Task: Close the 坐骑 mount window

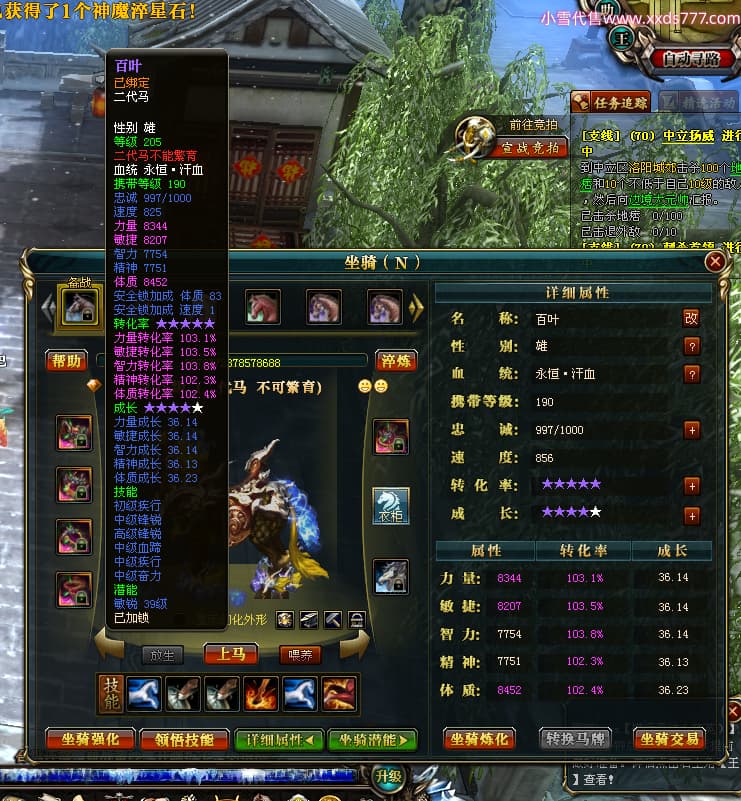Action: pyautogui.click(x=715, y=262)
